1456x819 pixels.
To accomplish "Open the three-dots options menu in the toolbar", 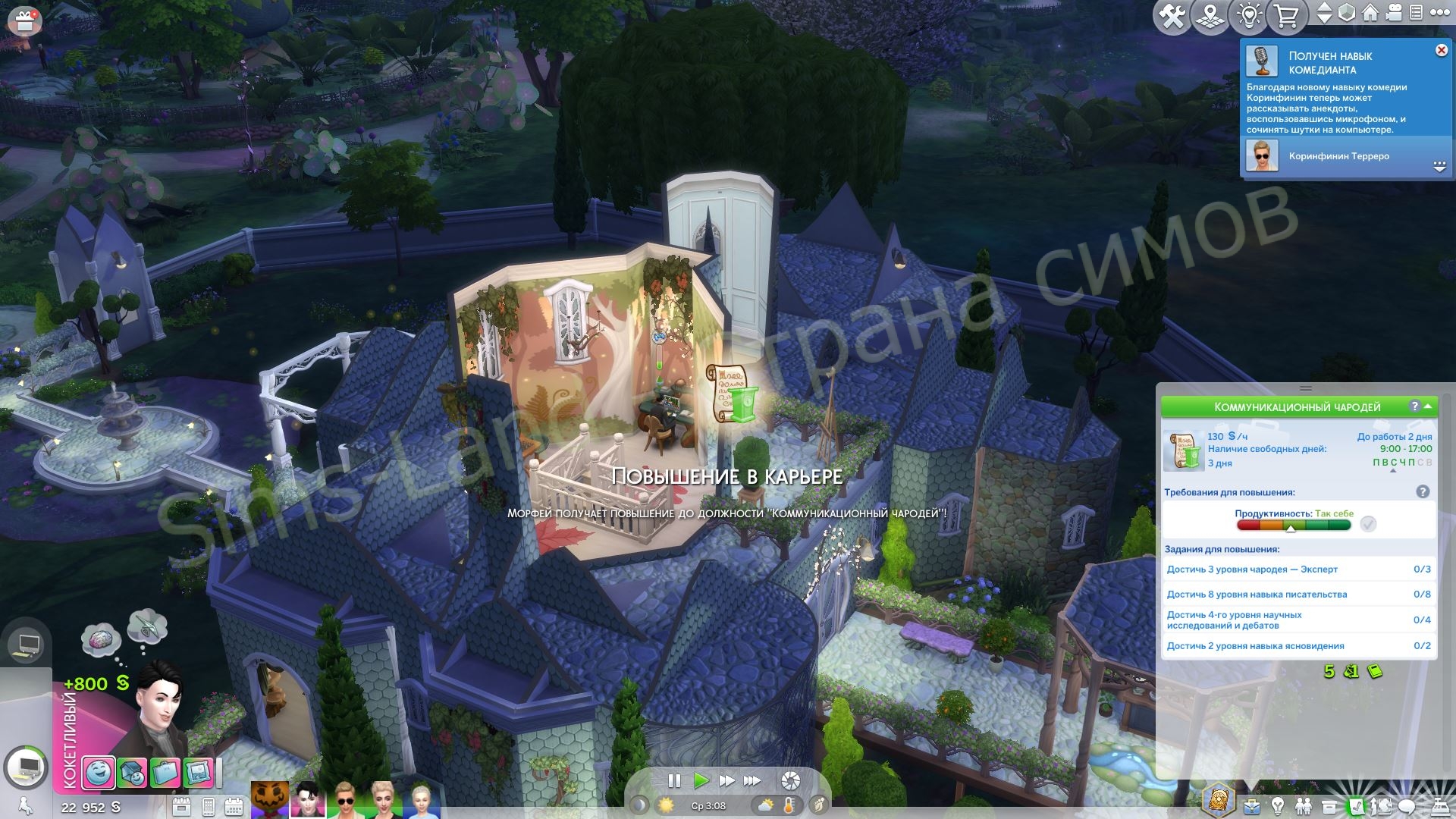I will tap(1440, 13).
